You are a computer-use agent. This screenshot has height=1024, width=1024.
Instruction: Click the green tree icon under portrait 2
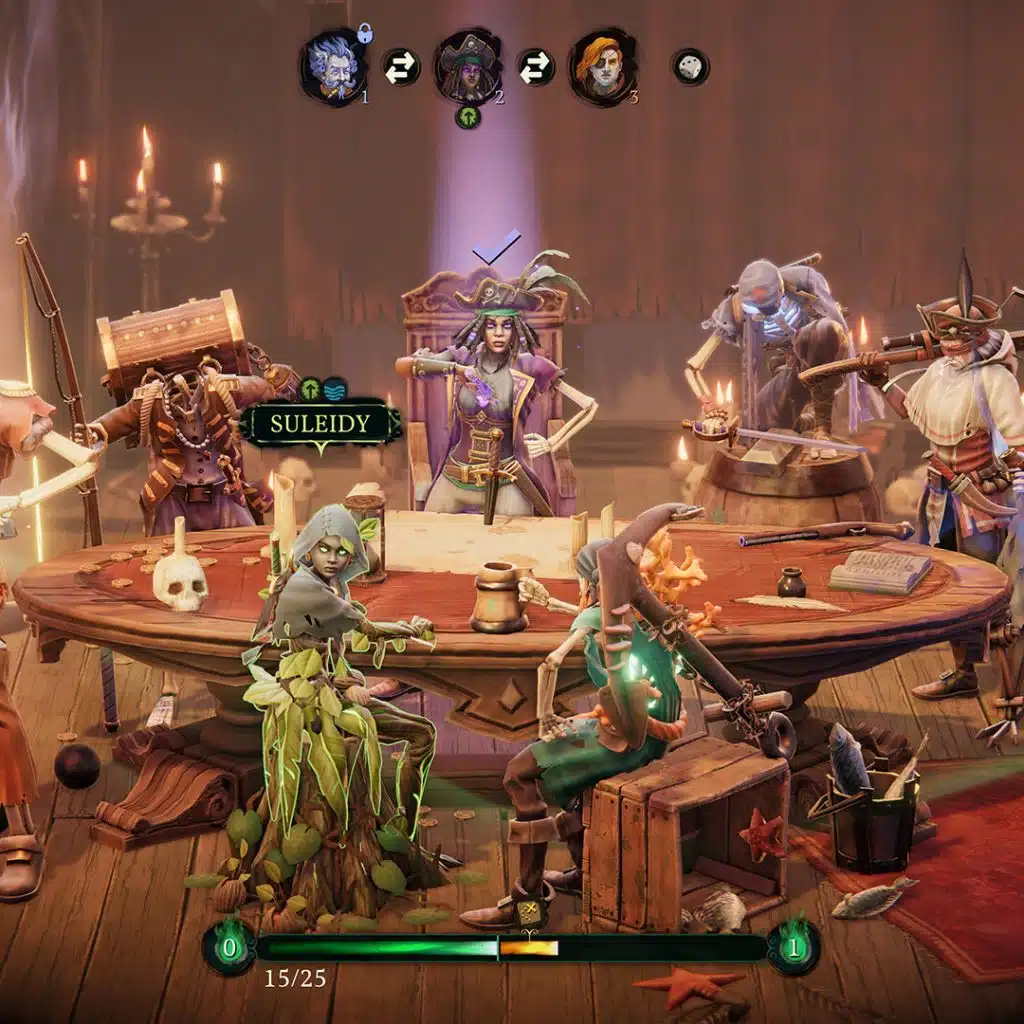pos(468,116)
